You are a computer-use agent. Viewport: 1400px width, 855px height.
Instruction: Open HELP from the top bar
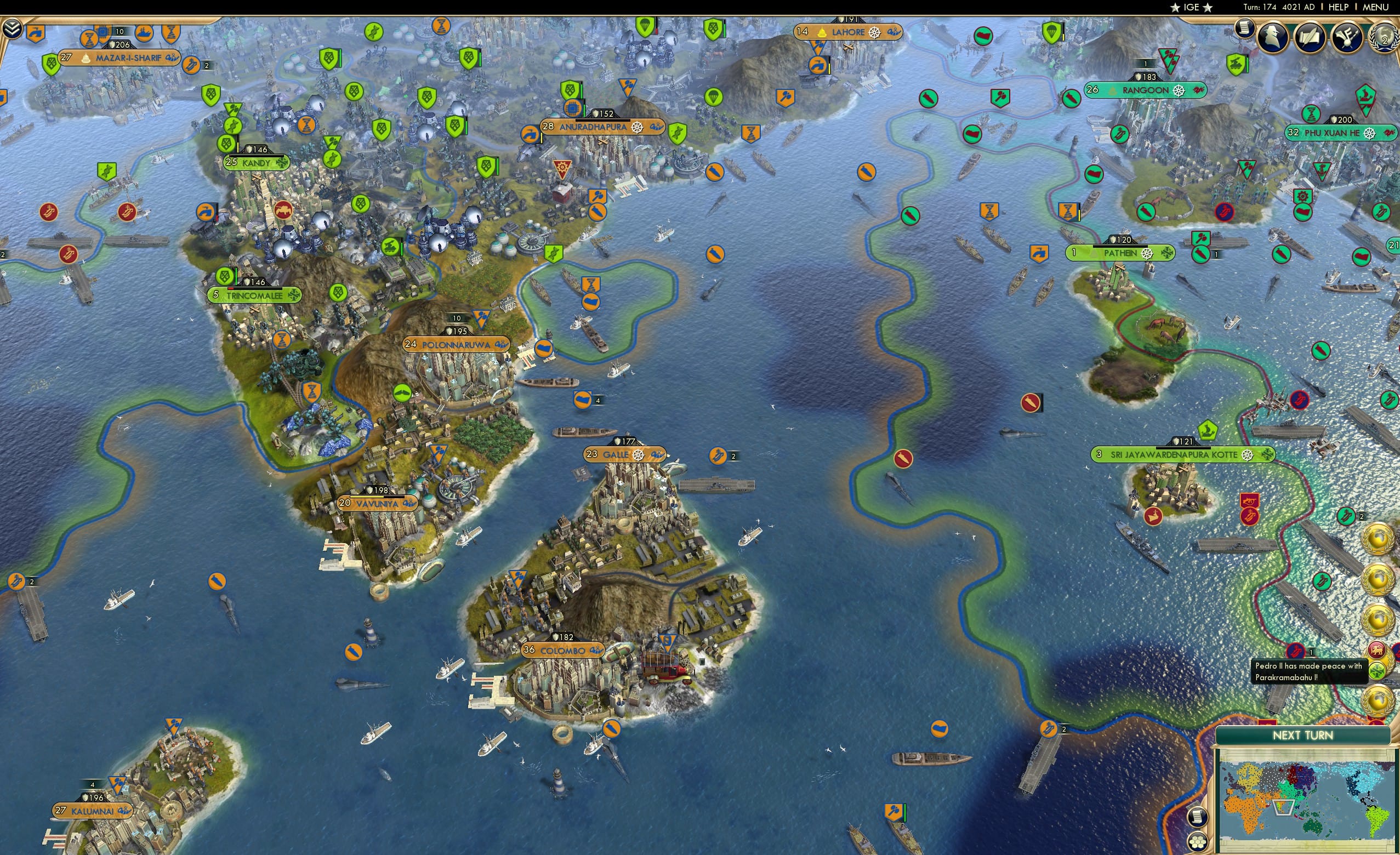click(1339, 7)
